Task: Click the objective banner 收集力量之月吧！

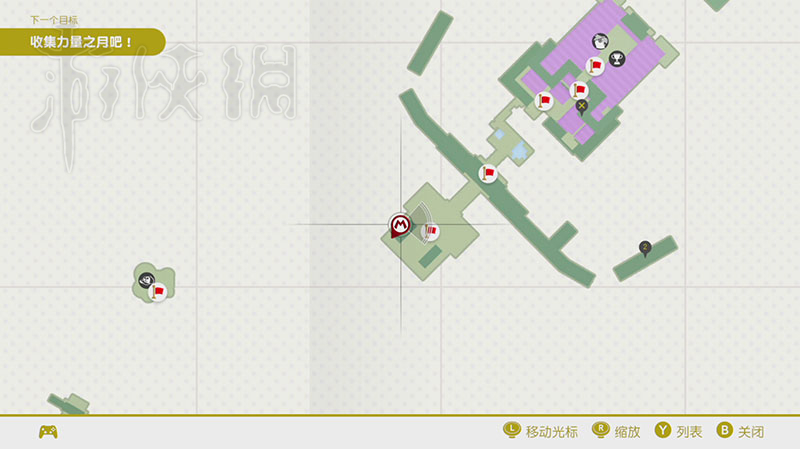Action: (82, 43)
